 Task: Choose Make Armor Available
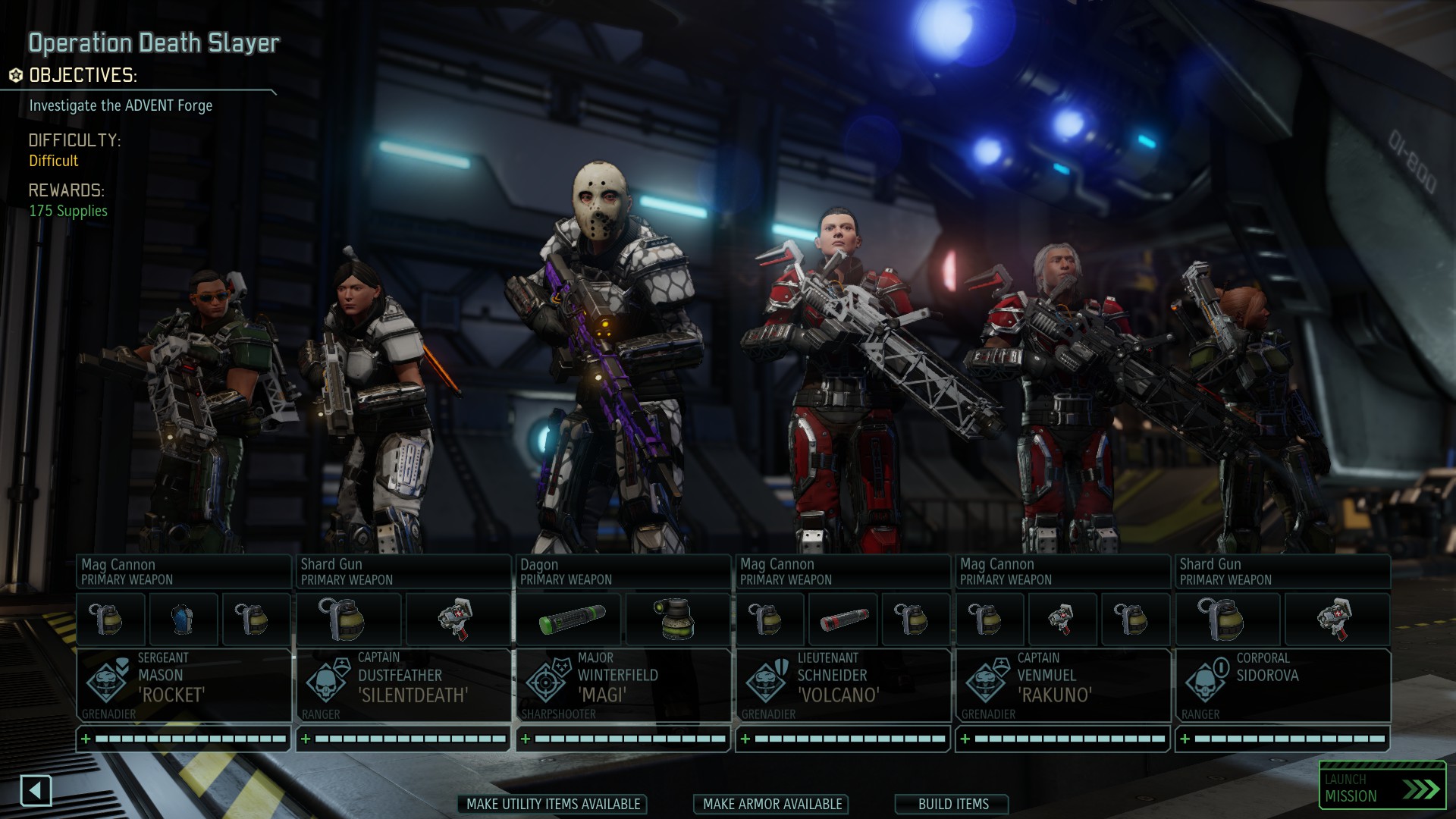pyautogui.click(x=771, y=804)
